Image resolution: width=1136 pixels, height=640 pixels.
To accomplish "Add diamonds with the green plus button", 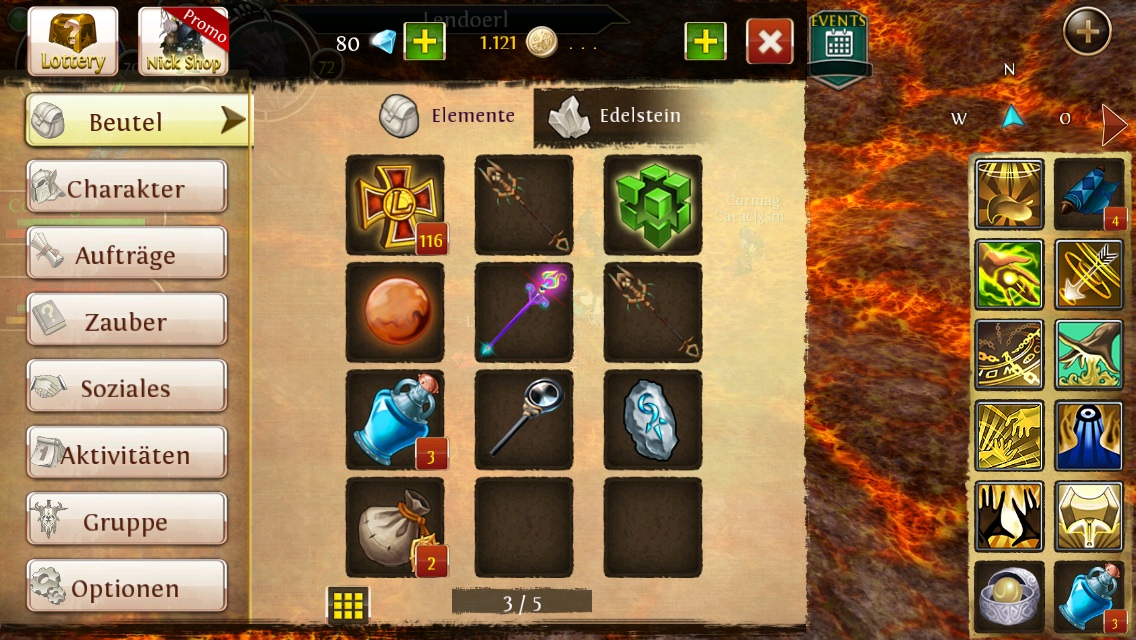I will [x=424, y=42].
